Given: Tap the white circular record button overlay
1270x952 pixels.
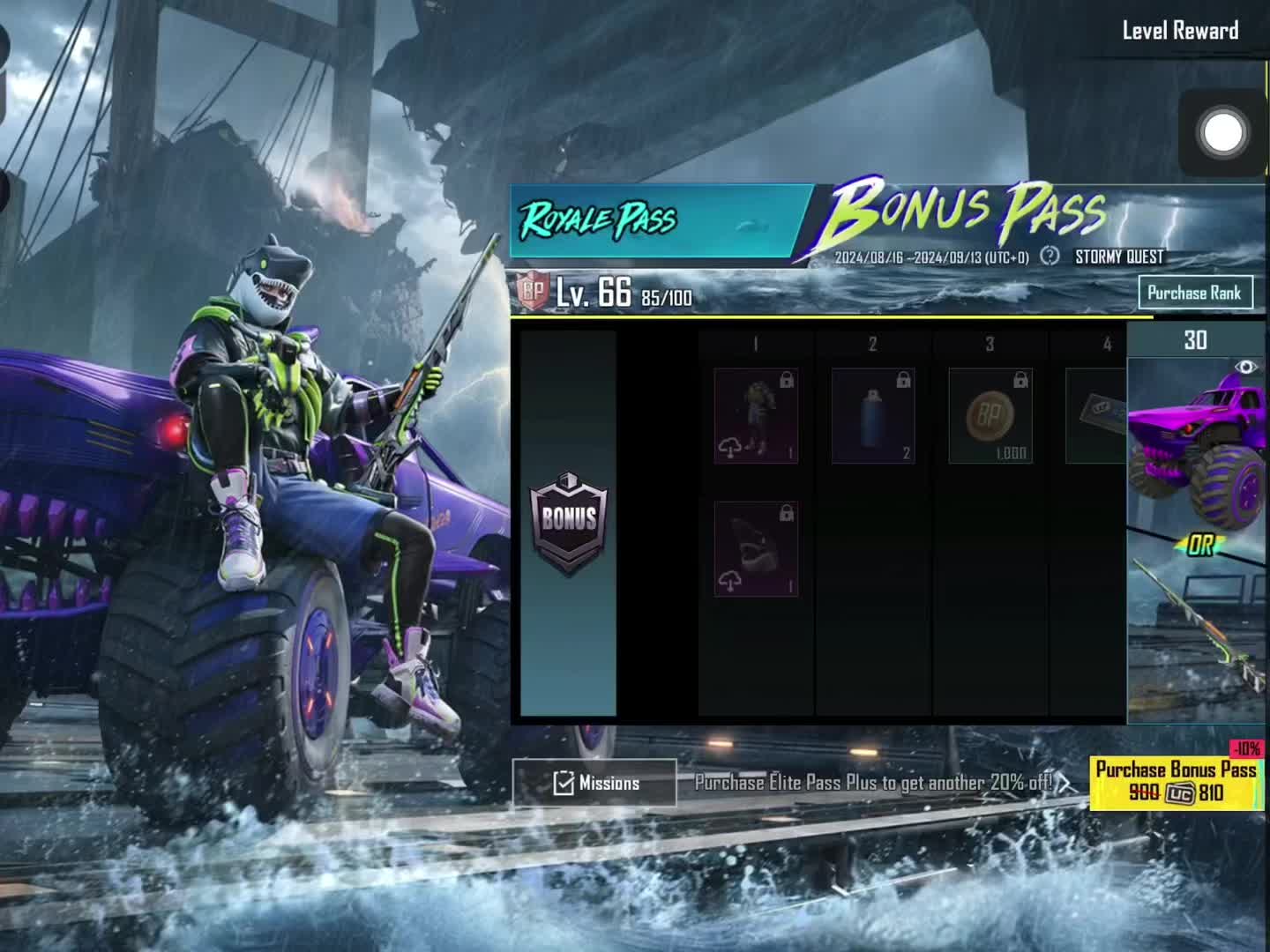Looking at the screenshot, I should tap(1223, 133).
